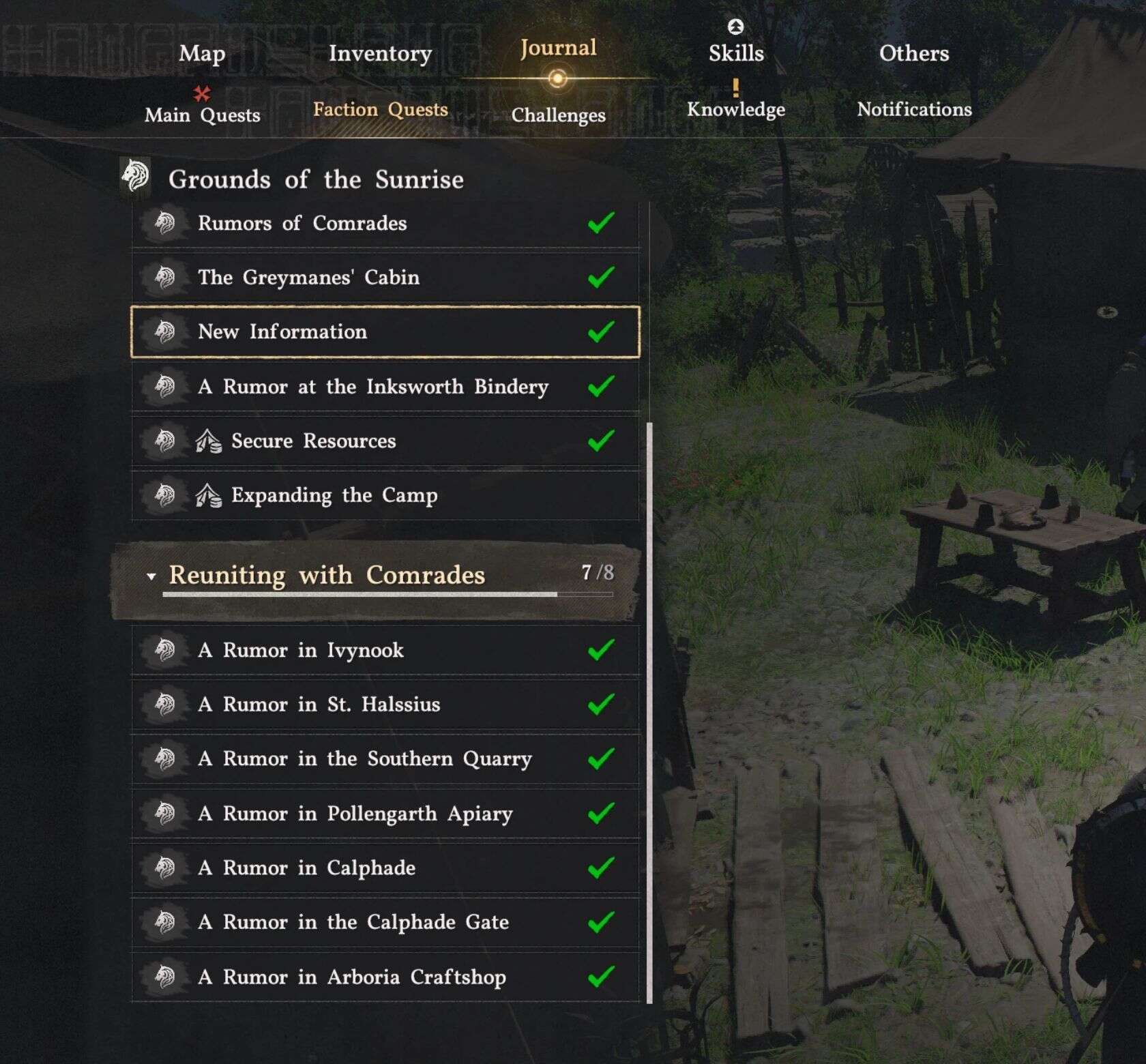This screenshot has height=1064, width=1146.
Task: Open the Inventory screen
Action: click(x=380, y=54)
